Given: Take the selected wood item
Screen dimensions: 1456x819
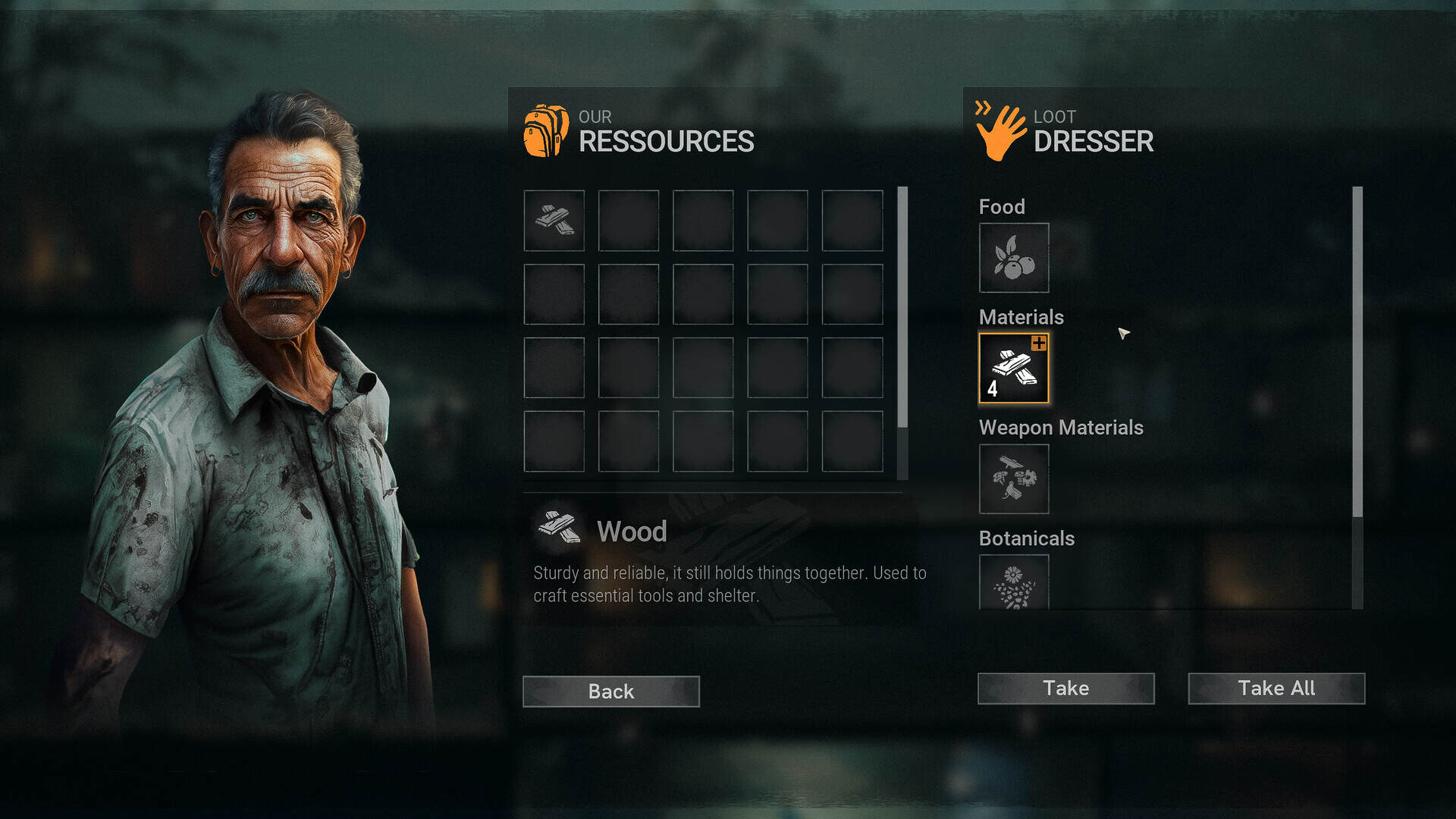Looking at the screenshot, I should click(1065, 688).
